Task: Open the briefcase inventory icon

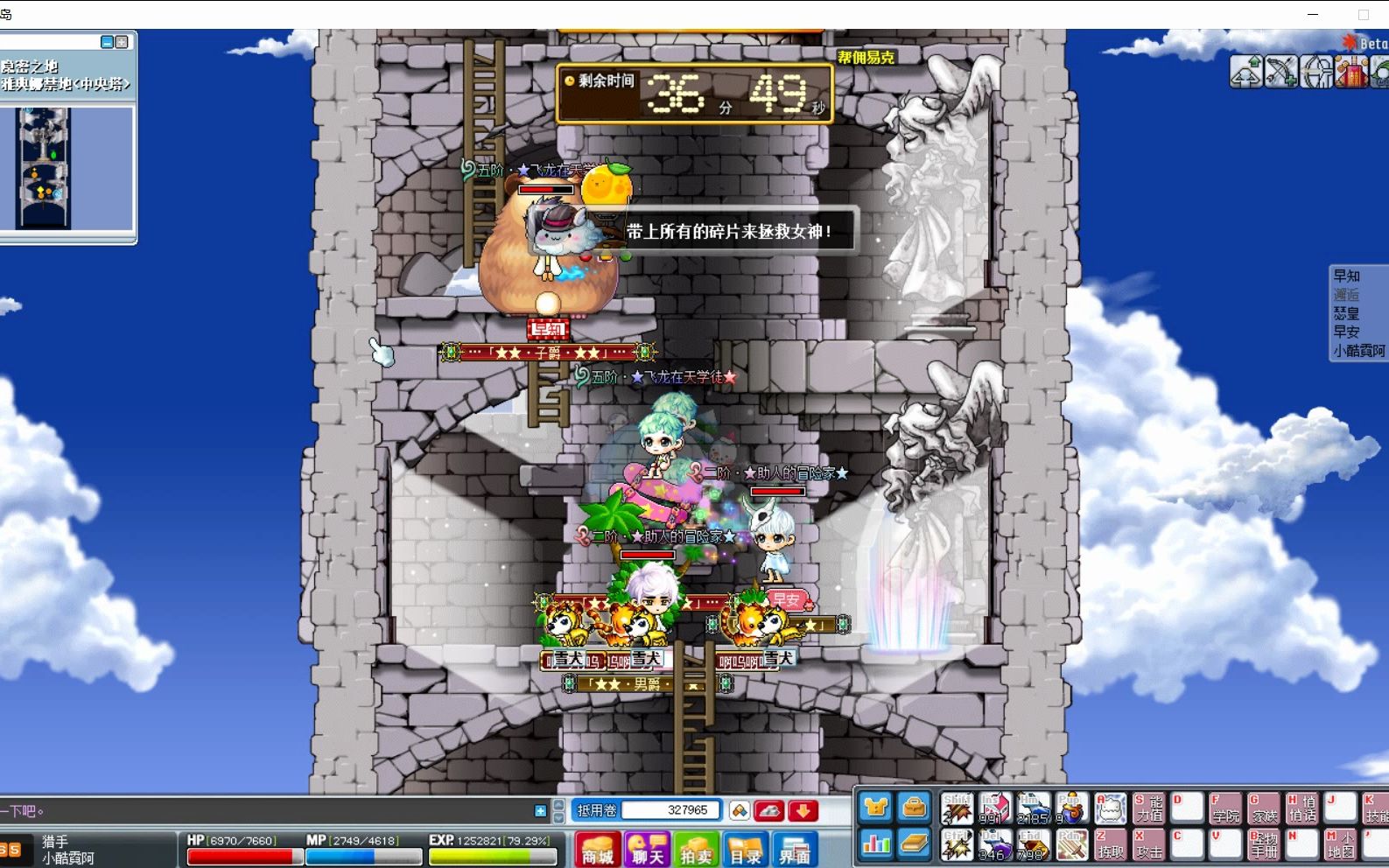Action: (x=914, y=808)
